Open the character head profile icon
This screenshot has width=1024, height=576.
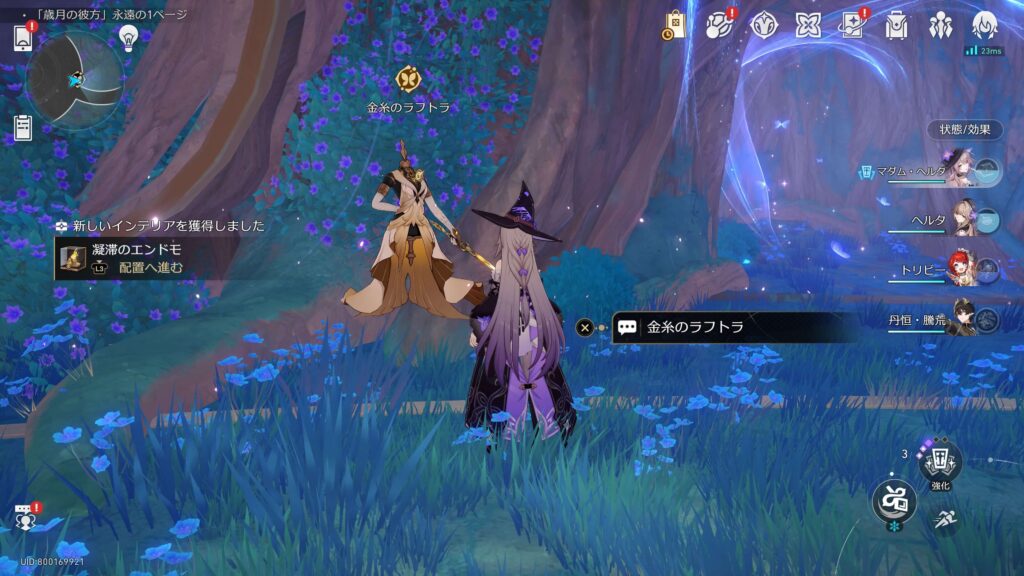(x=985, y=25)
